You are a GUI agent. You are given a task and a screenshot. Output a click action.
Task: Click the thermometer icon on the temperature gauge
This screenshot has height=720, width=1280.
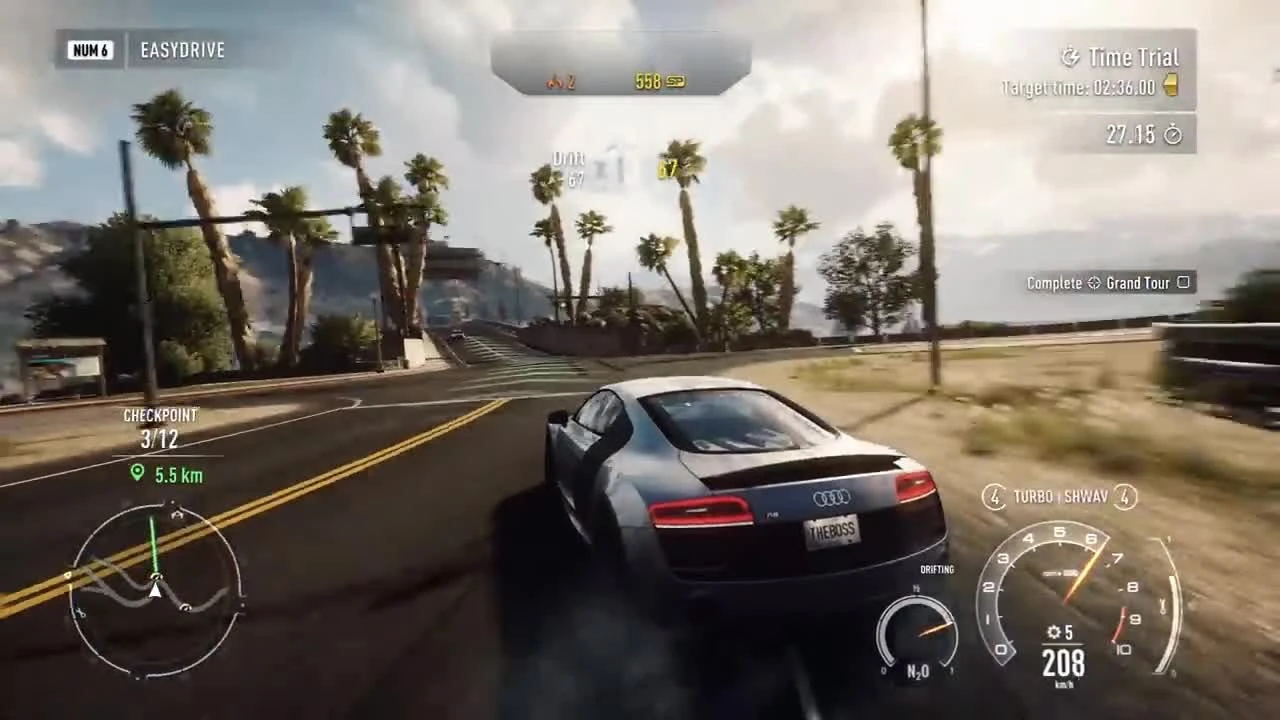[1162, 604]
